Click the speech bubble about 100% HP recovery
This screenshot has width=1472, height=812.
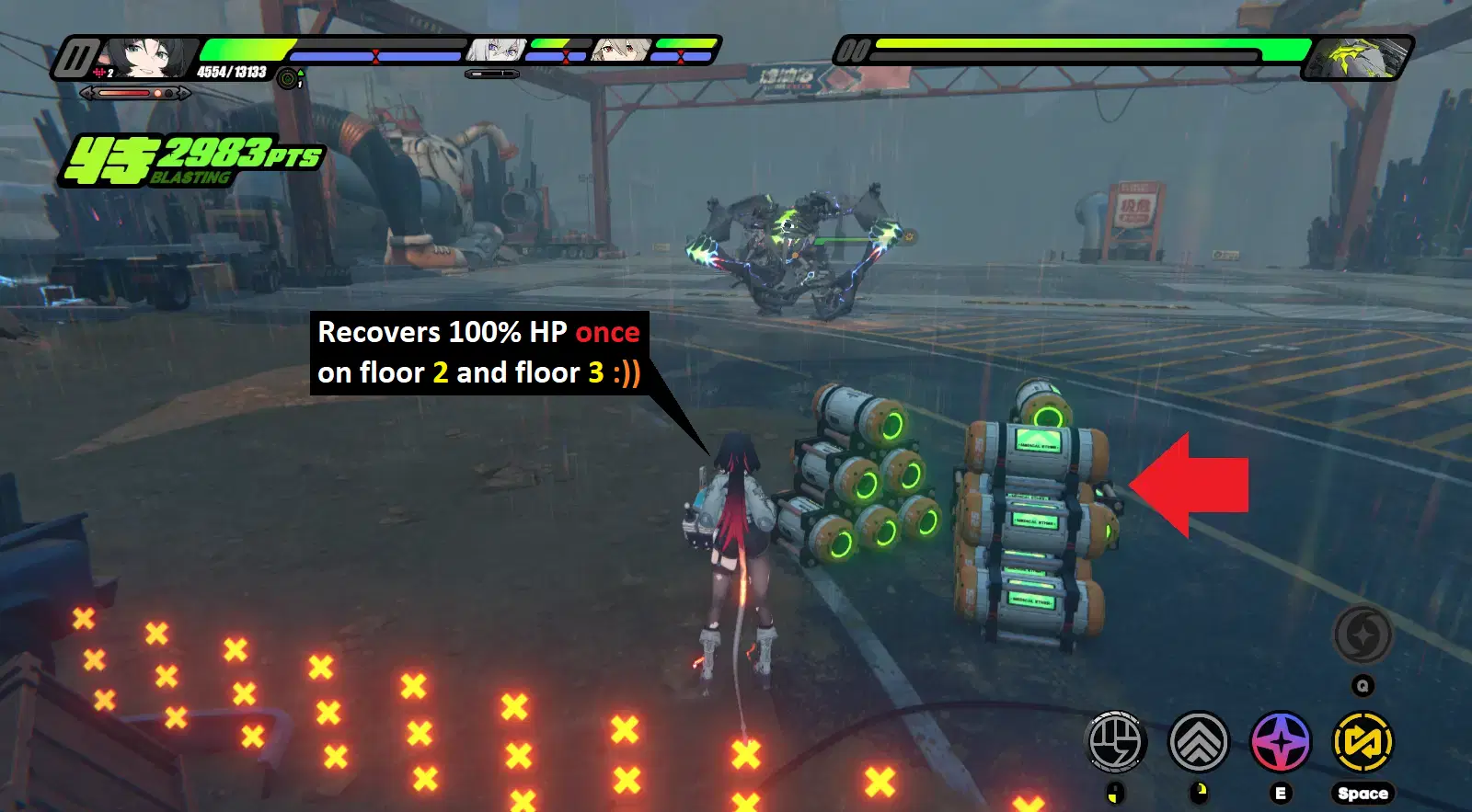(478, 353)
